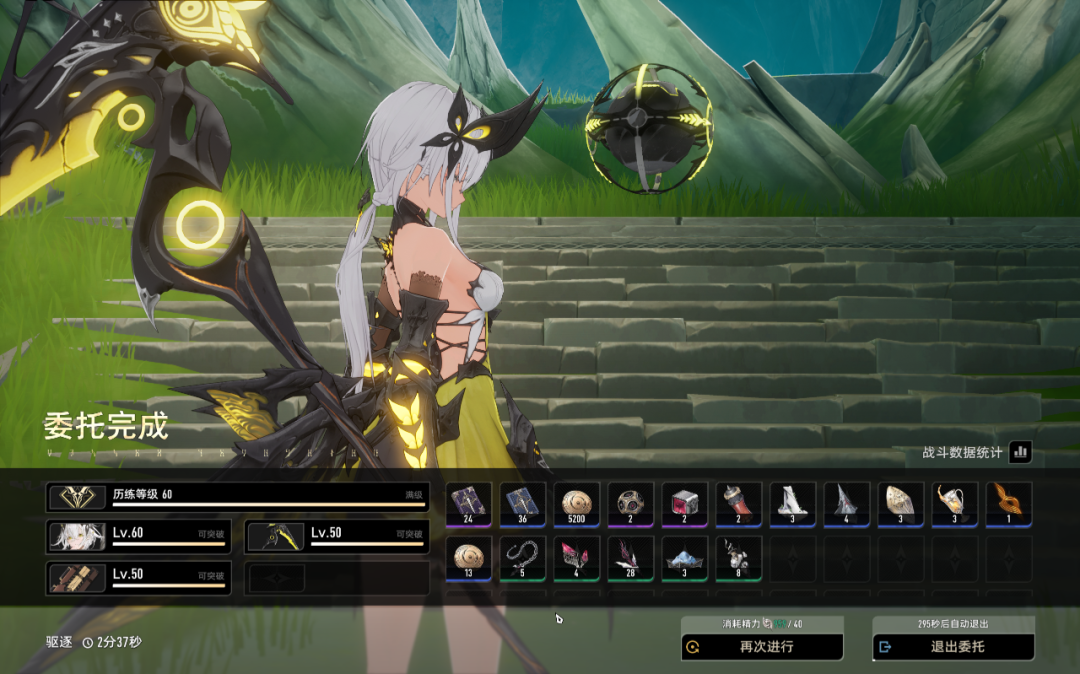Click the 再次进行 replay commission button
Screen dimensions: 1080x674
762,646
